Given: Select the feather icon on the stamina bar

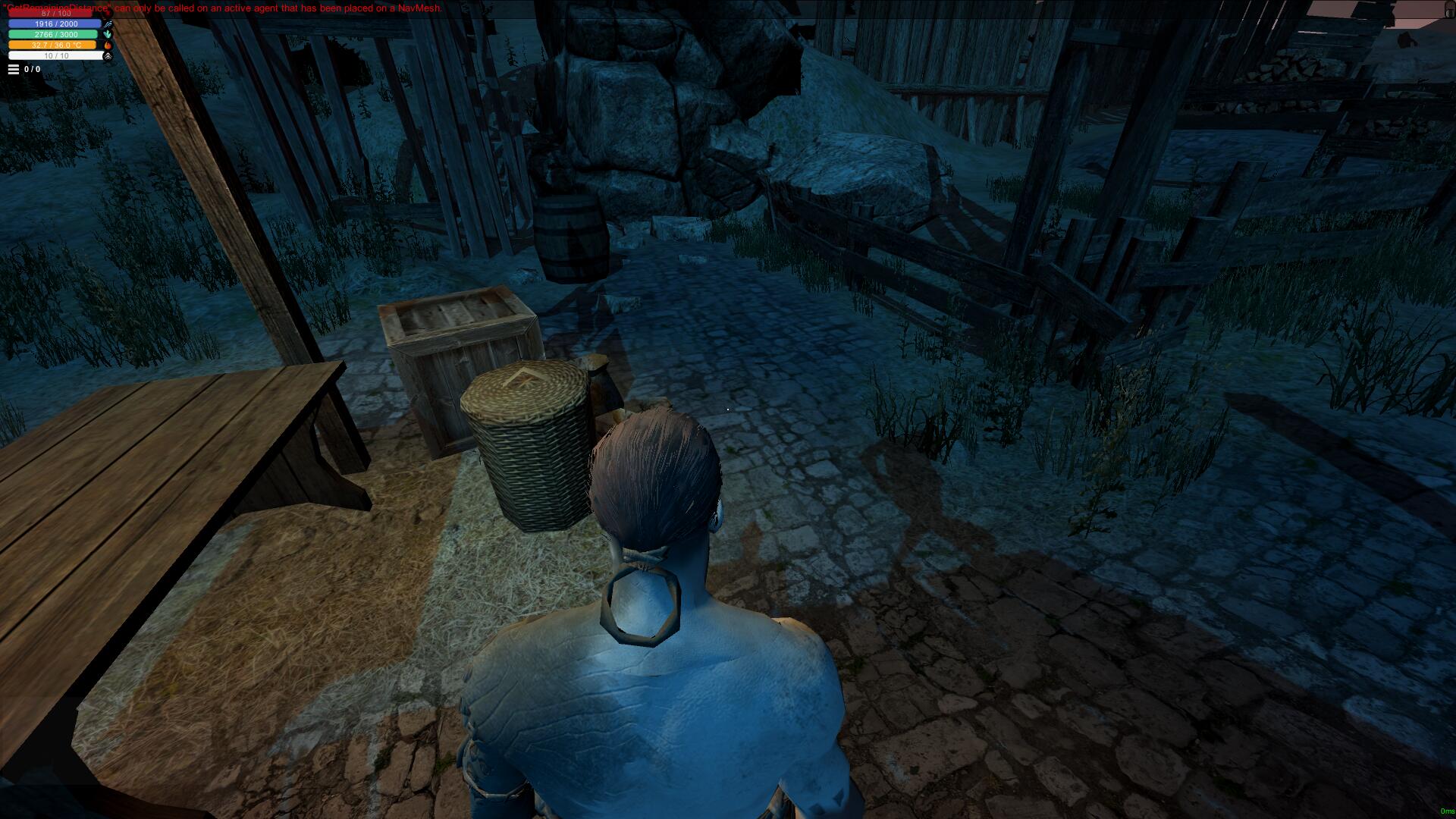Looking at the screenshot, I should pos(108,24).
